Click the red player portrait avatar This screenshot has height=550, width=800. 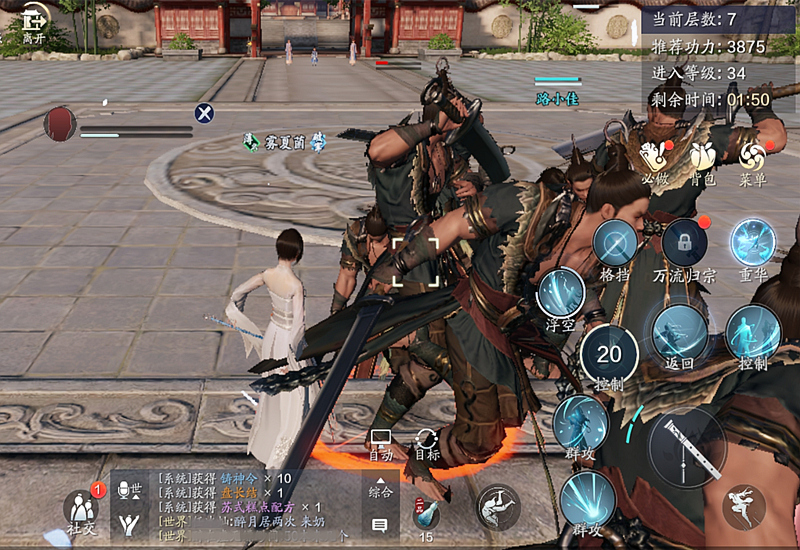point(60,123)
